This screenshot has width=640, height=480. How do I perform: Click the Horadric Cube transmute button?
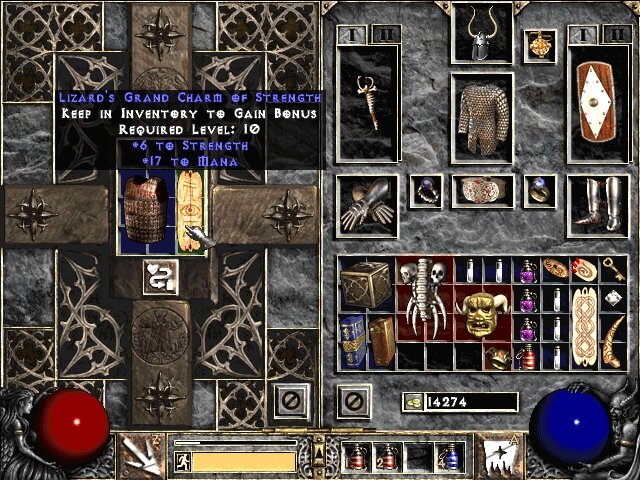tap(162, 276)
